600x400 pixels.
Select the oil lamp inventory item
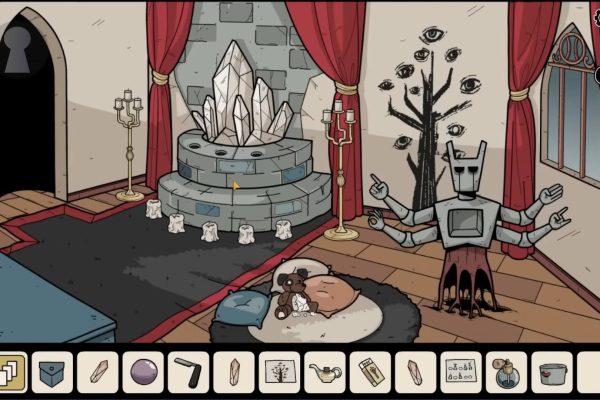click(x=324, y=372)
